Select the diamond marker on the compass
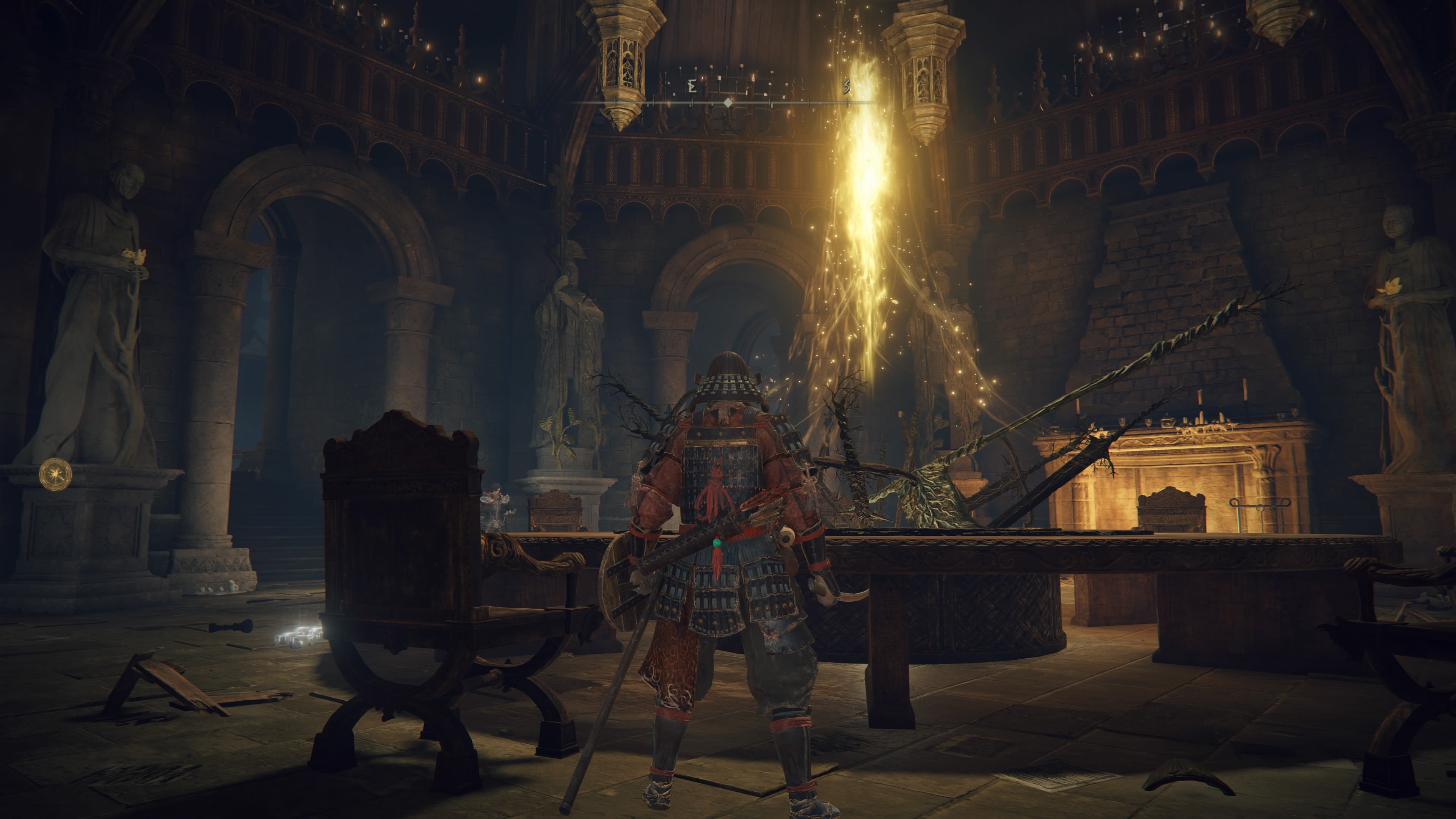 pos(728,103)
